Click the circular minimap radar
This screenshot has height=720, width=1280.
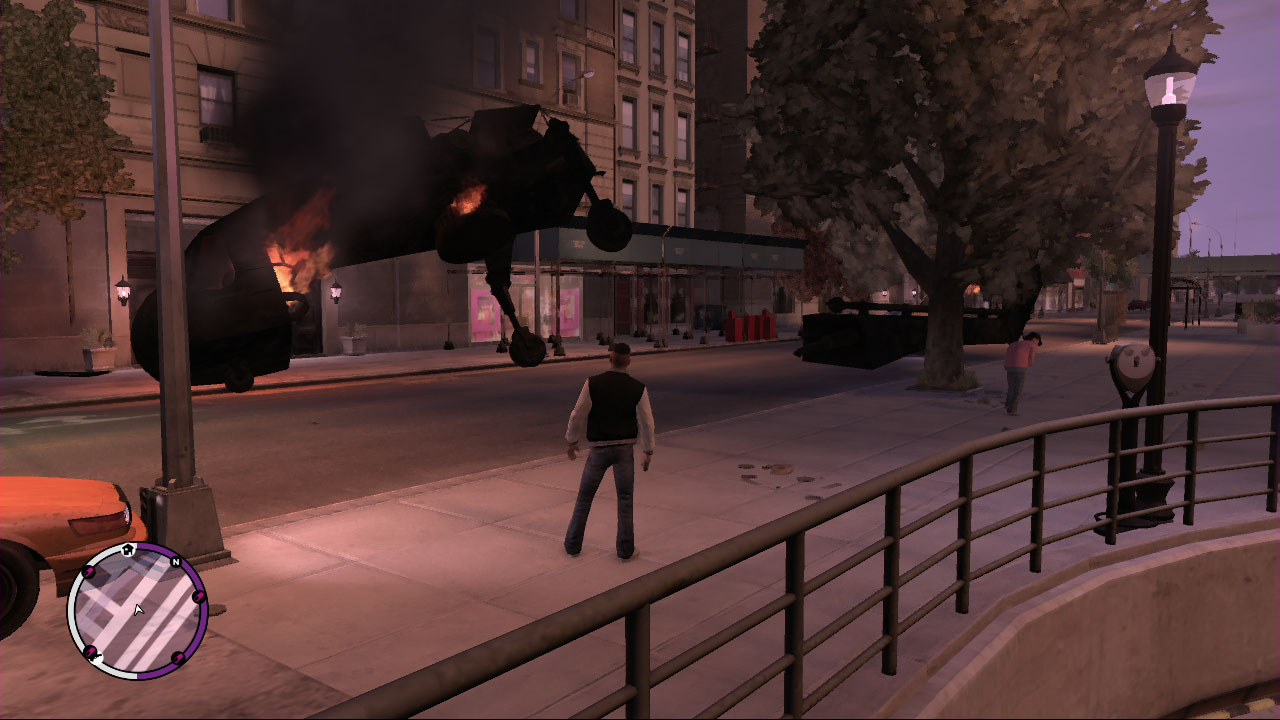point(137,611)
